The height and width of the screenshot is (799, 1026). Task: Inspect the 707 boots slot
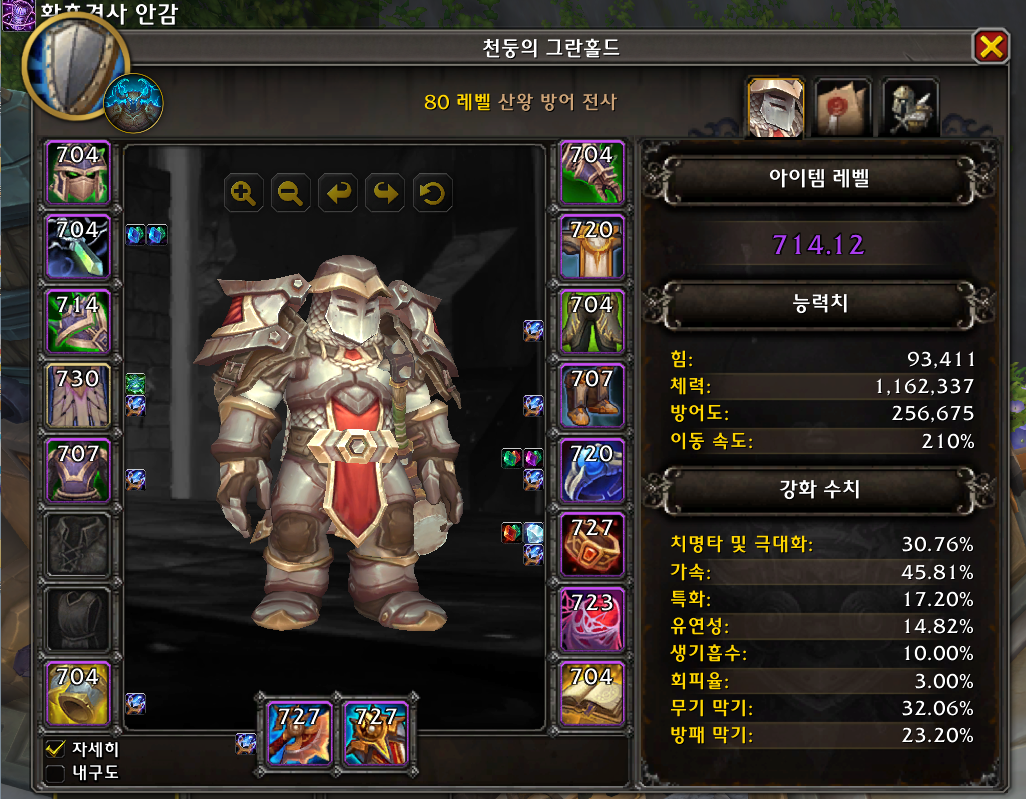592,396
